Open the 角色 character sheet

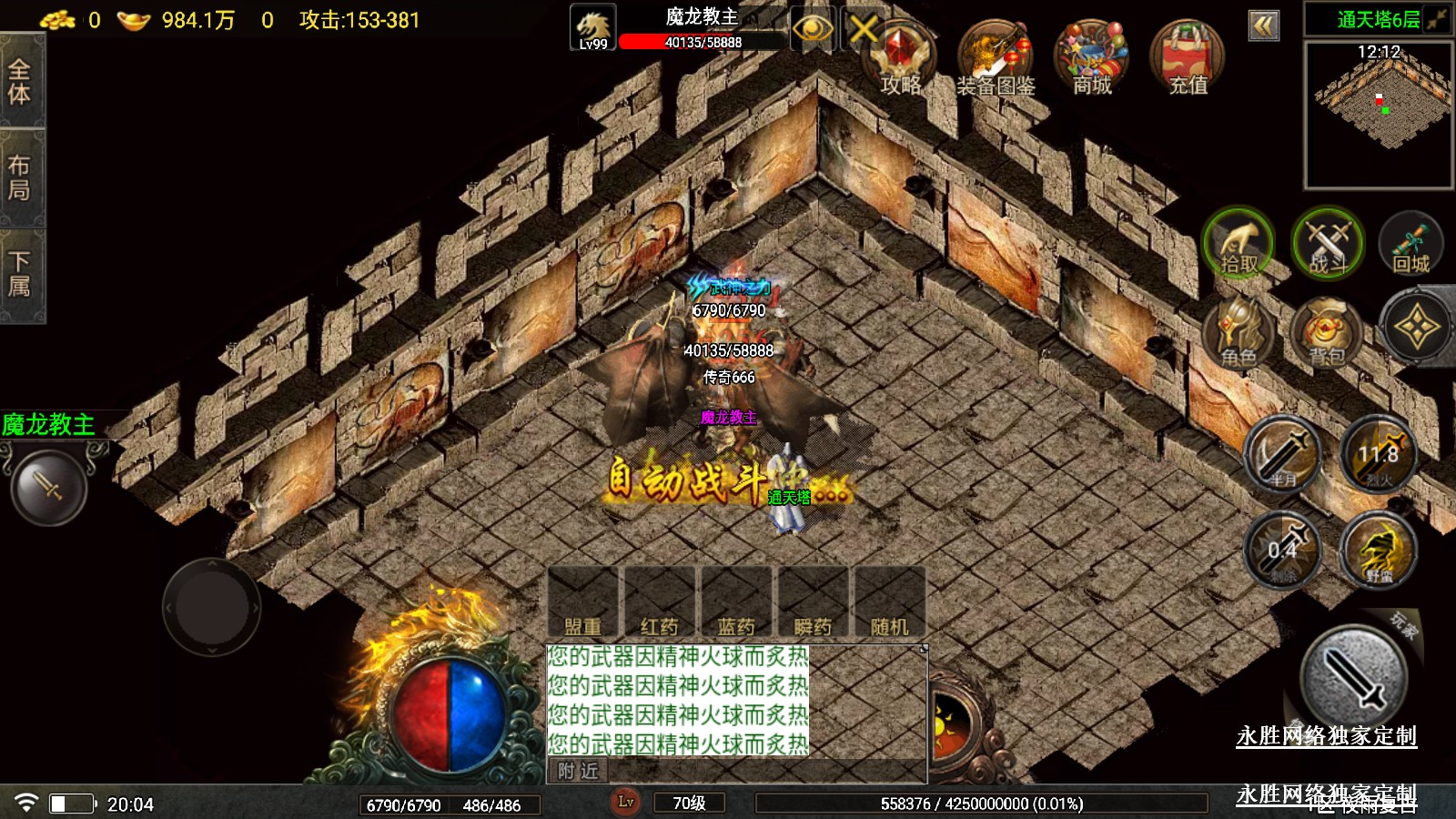pos(1239,332)
